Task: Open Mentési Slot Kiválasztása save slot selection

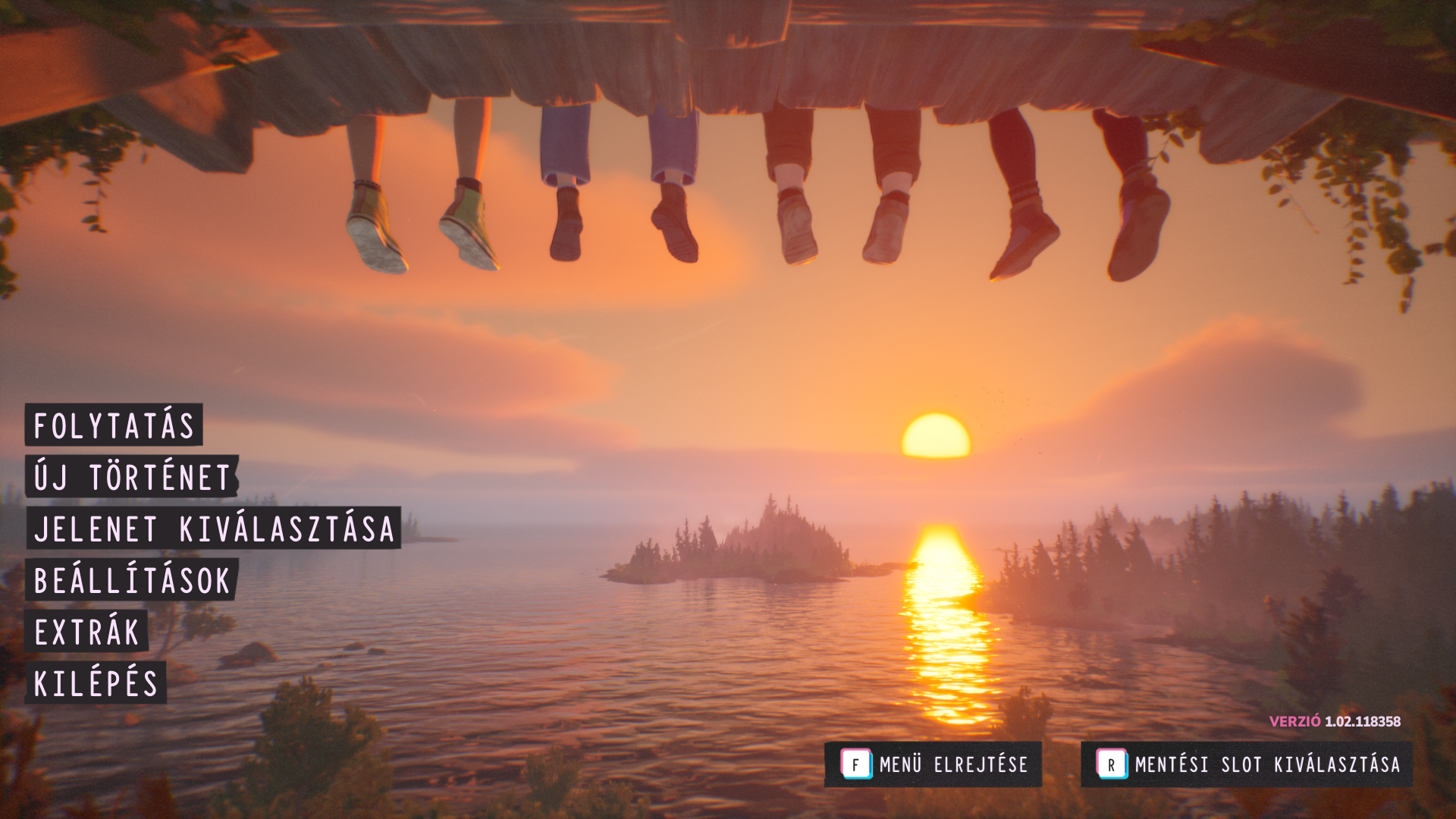Action: 1247,764
